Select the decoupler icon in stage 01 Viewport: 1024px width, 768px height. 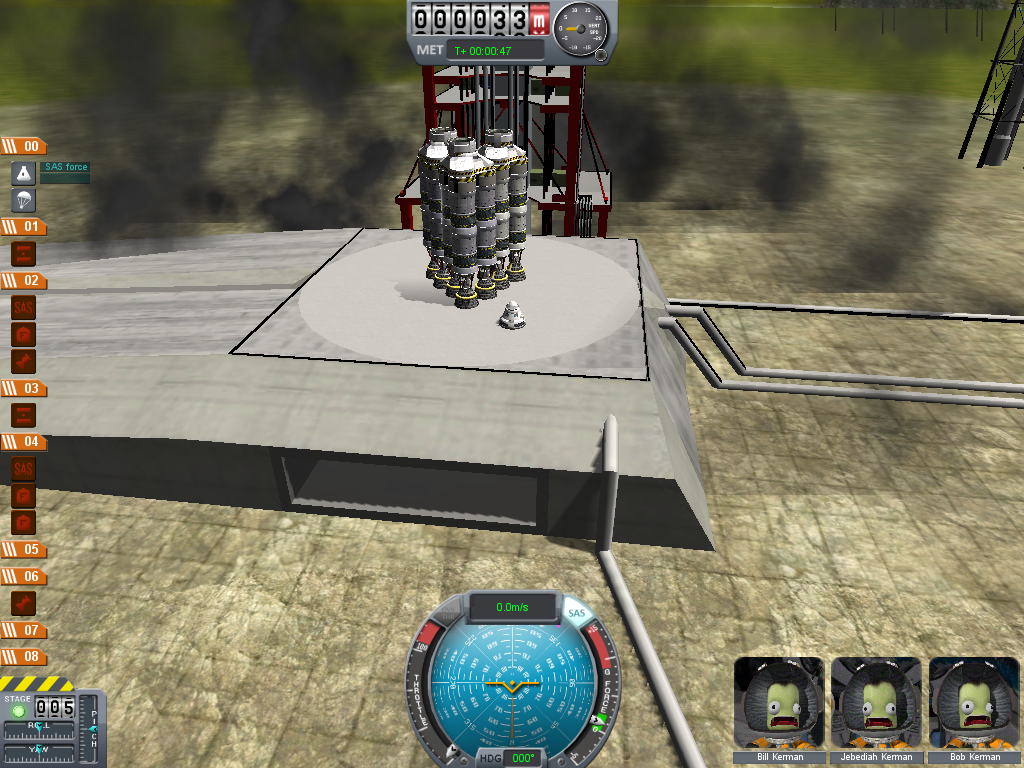pos(24,253)
